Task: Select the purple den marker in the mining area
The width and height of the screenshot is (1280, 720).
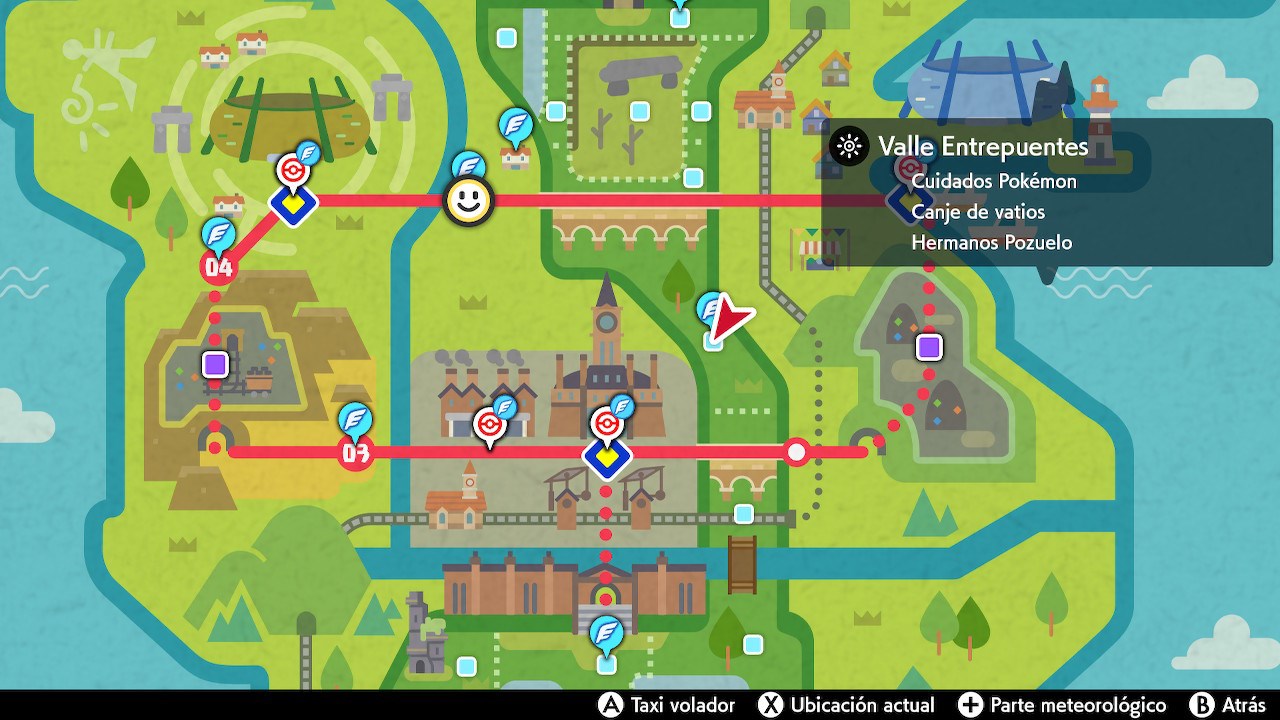Action: [x=213, y=363]
